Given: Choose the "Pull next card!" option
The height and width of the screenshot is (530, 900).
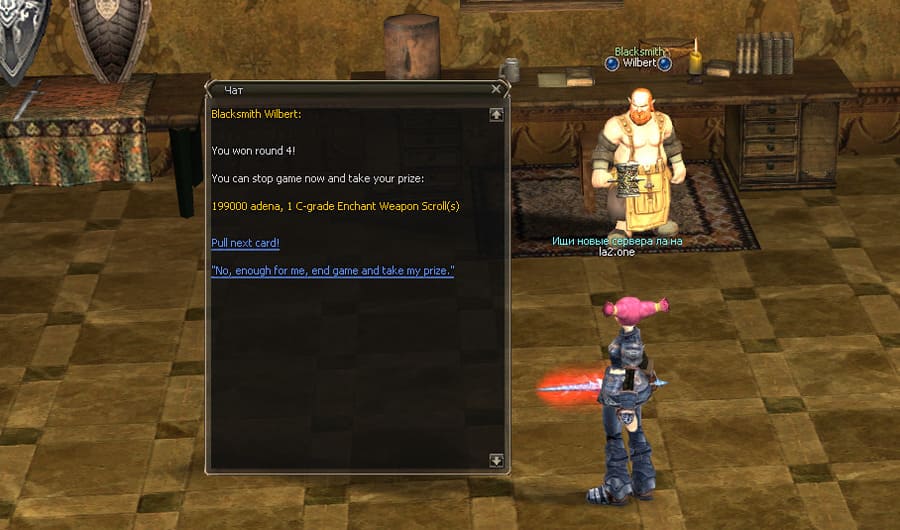Looking at the screenshot, I should (x=245, y=243).
